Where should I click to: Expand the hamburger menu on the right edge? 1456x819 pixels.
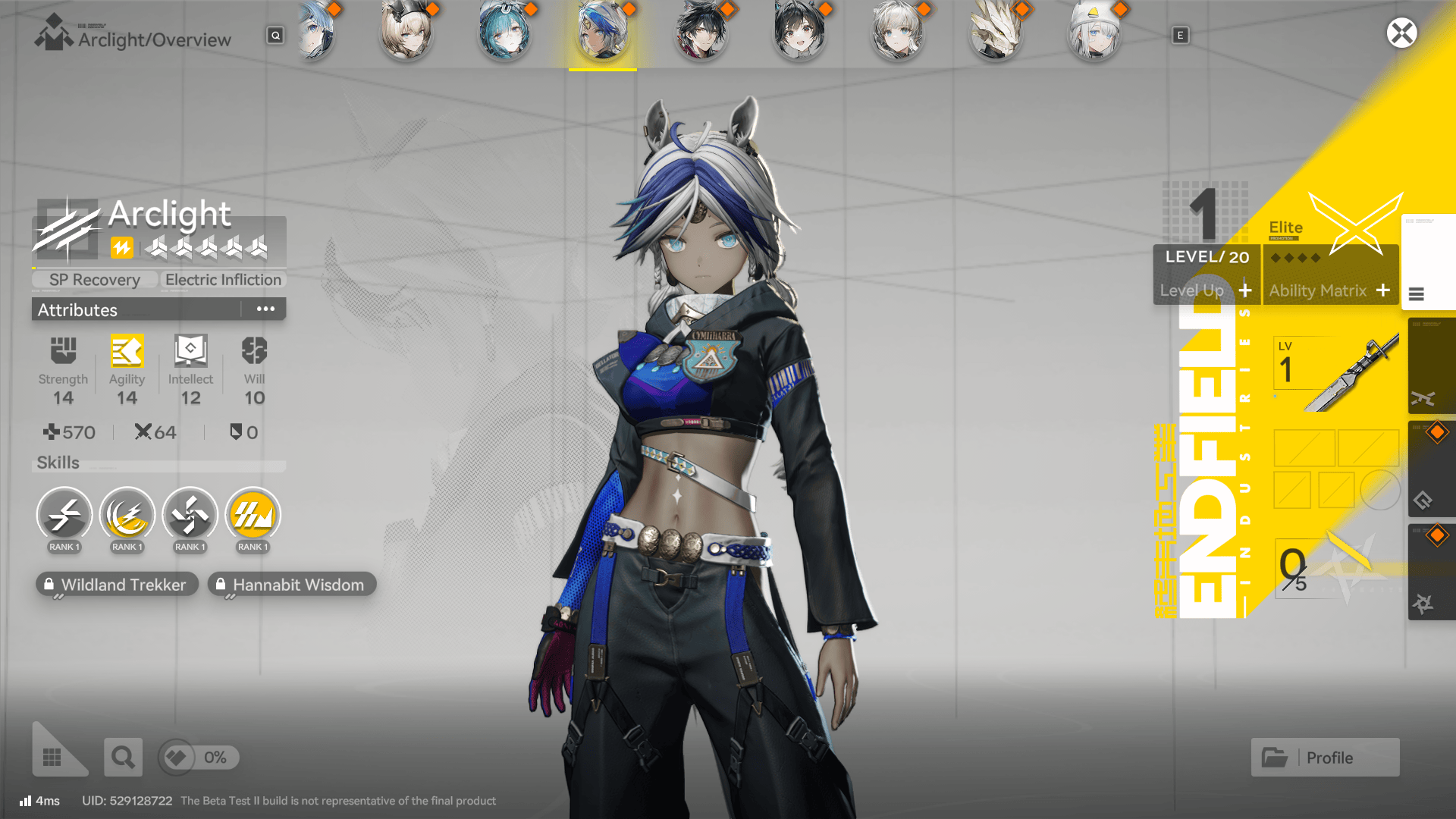(x=1417, y=296)
